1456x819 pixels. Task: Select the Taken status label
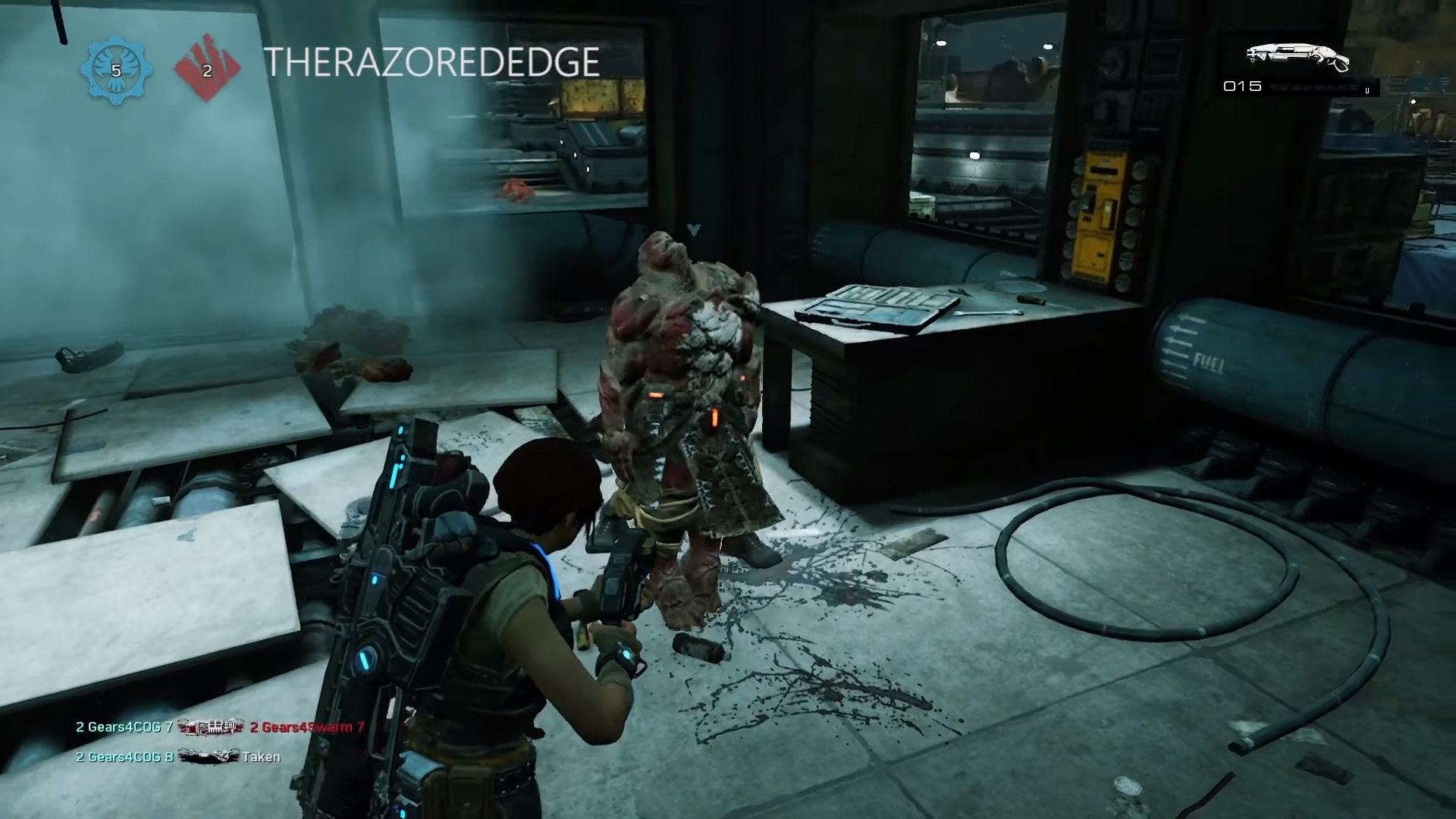click(260, 756)
